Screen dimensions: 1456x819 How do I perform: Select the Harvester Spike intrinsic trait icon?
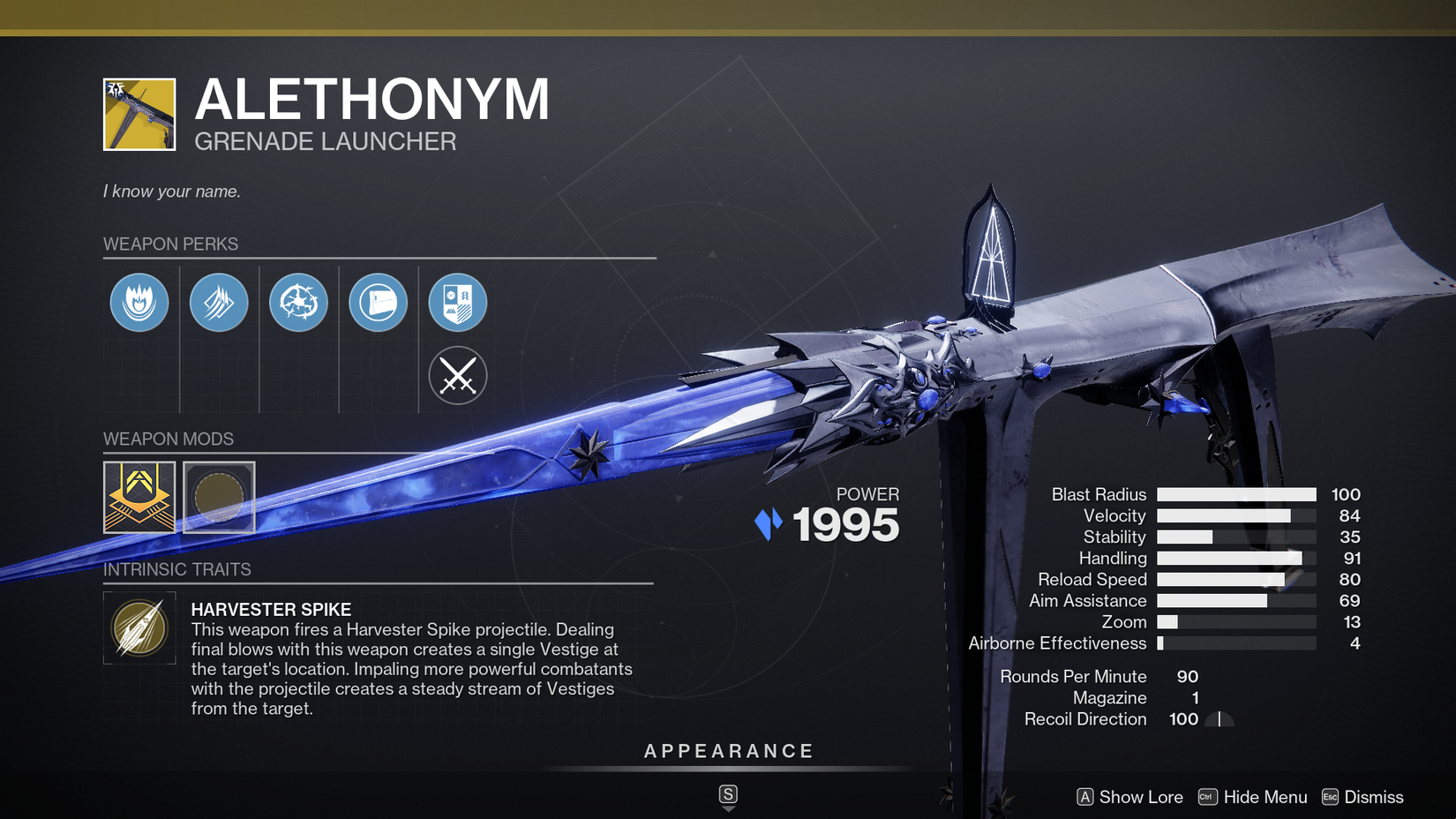(139, 629)
